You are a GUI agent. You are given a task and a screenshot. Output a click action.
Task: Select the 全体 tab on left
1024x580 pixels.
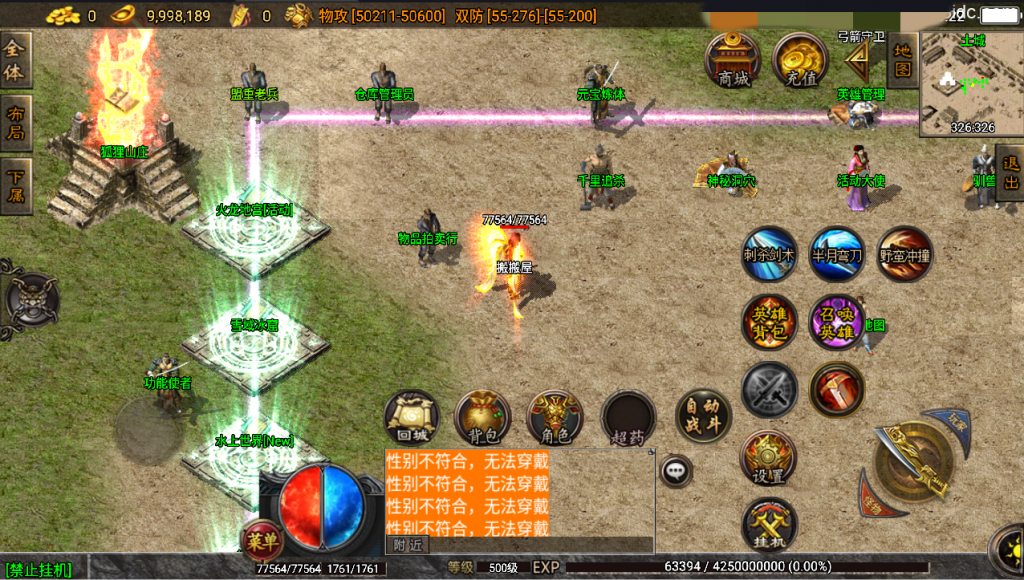(x=16, y=60)
